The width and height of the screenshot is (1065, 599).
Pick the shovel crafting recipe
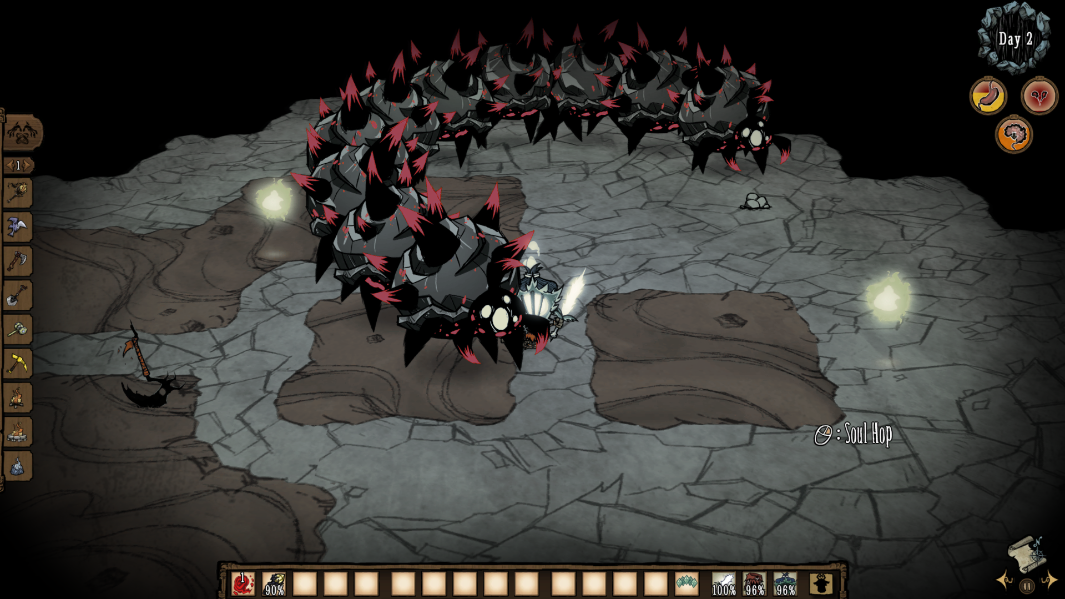(18, 295)
